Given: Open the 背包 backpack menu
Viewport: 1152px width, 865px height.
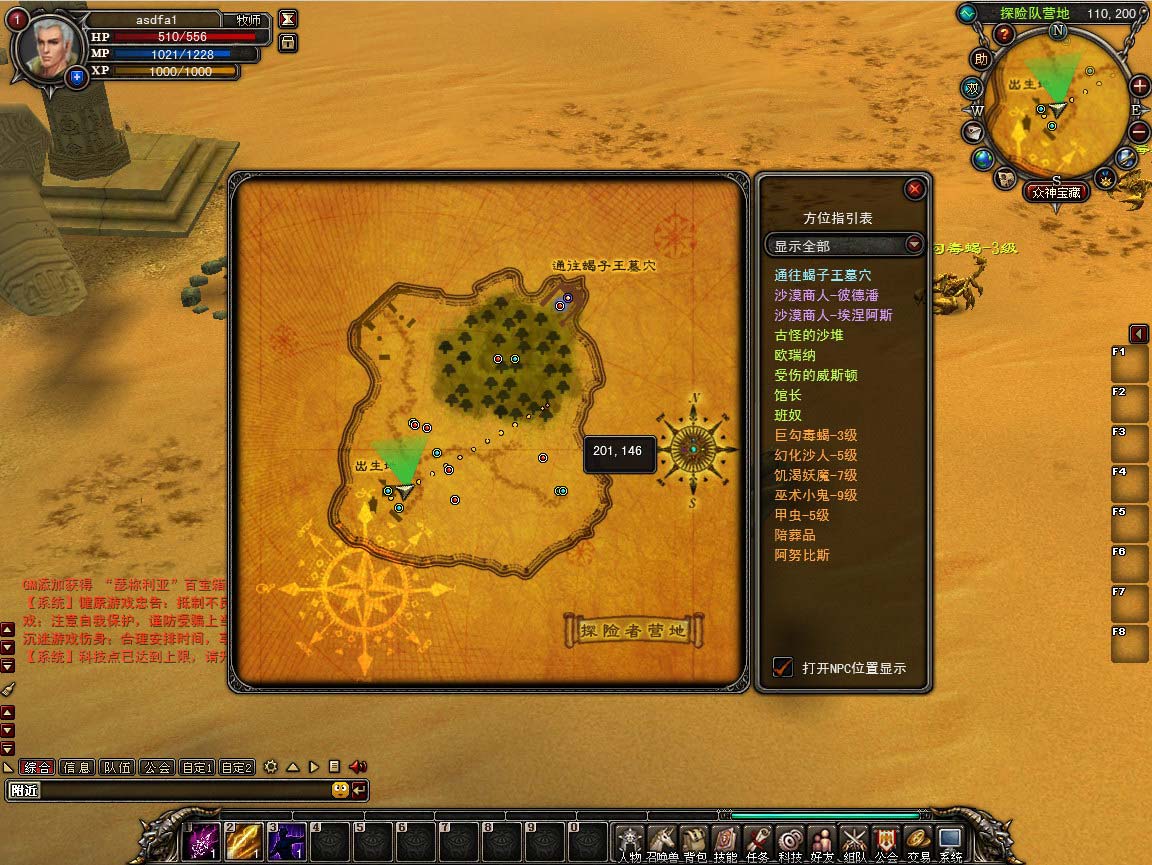Looking at the screenshot, I should [x=694, y=842].
